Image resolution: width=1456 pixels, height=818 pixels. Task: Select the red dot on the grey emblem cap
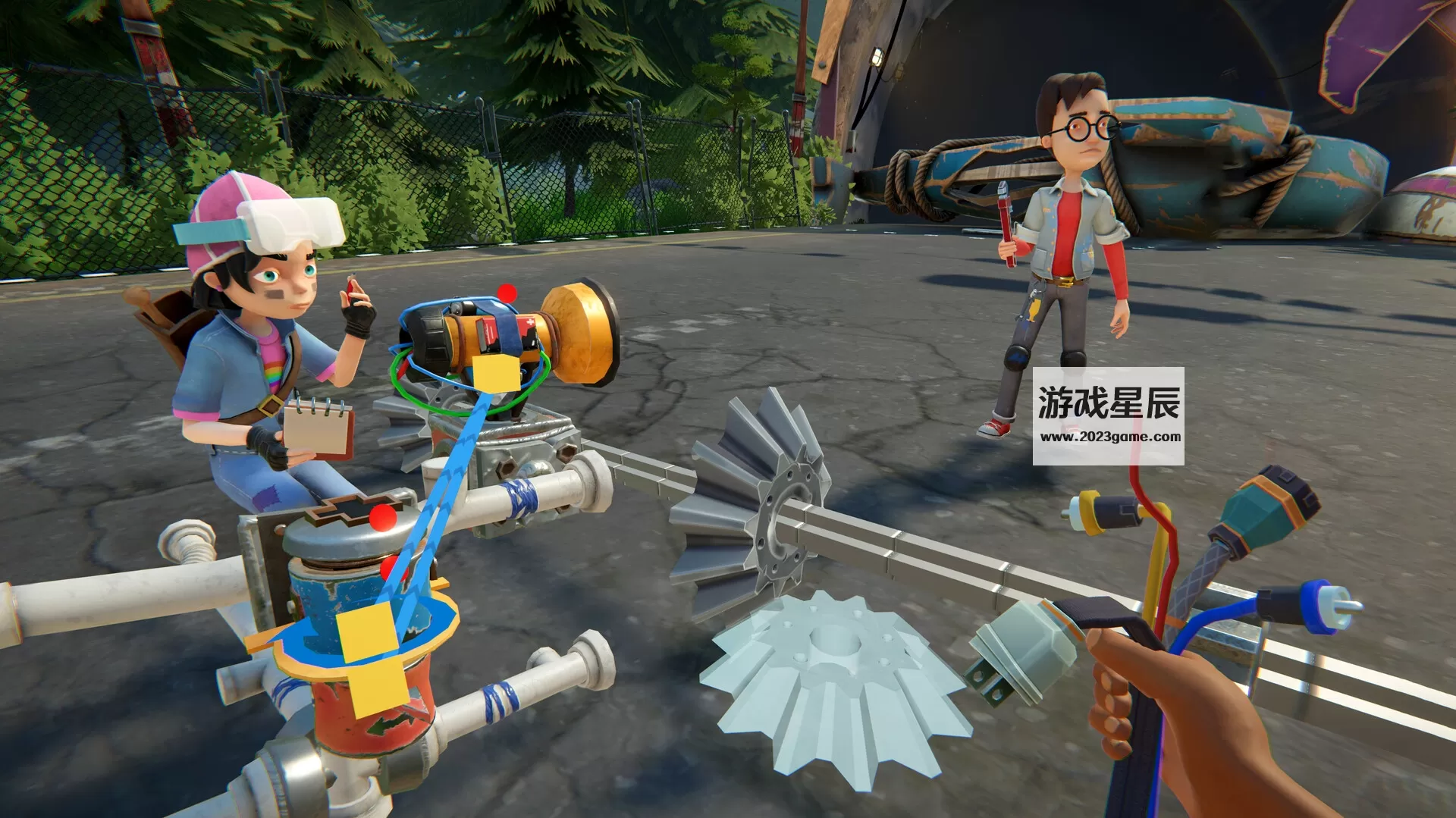(383, 517)
